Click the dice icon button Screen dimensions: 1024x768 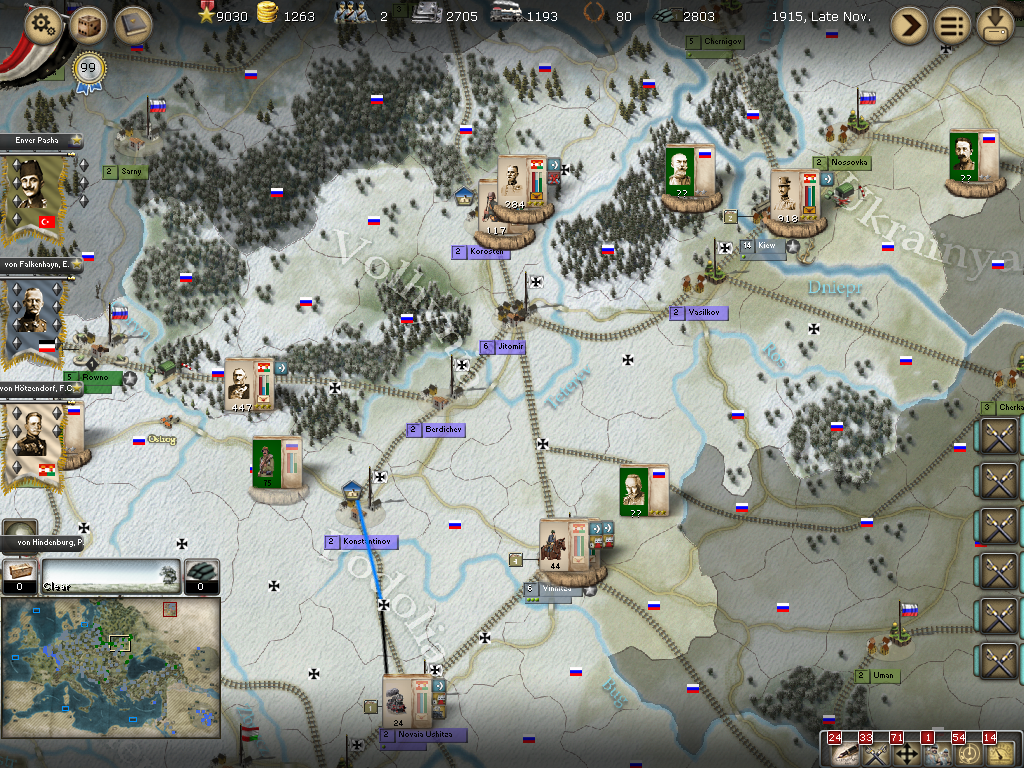click(x=88, y=24)
